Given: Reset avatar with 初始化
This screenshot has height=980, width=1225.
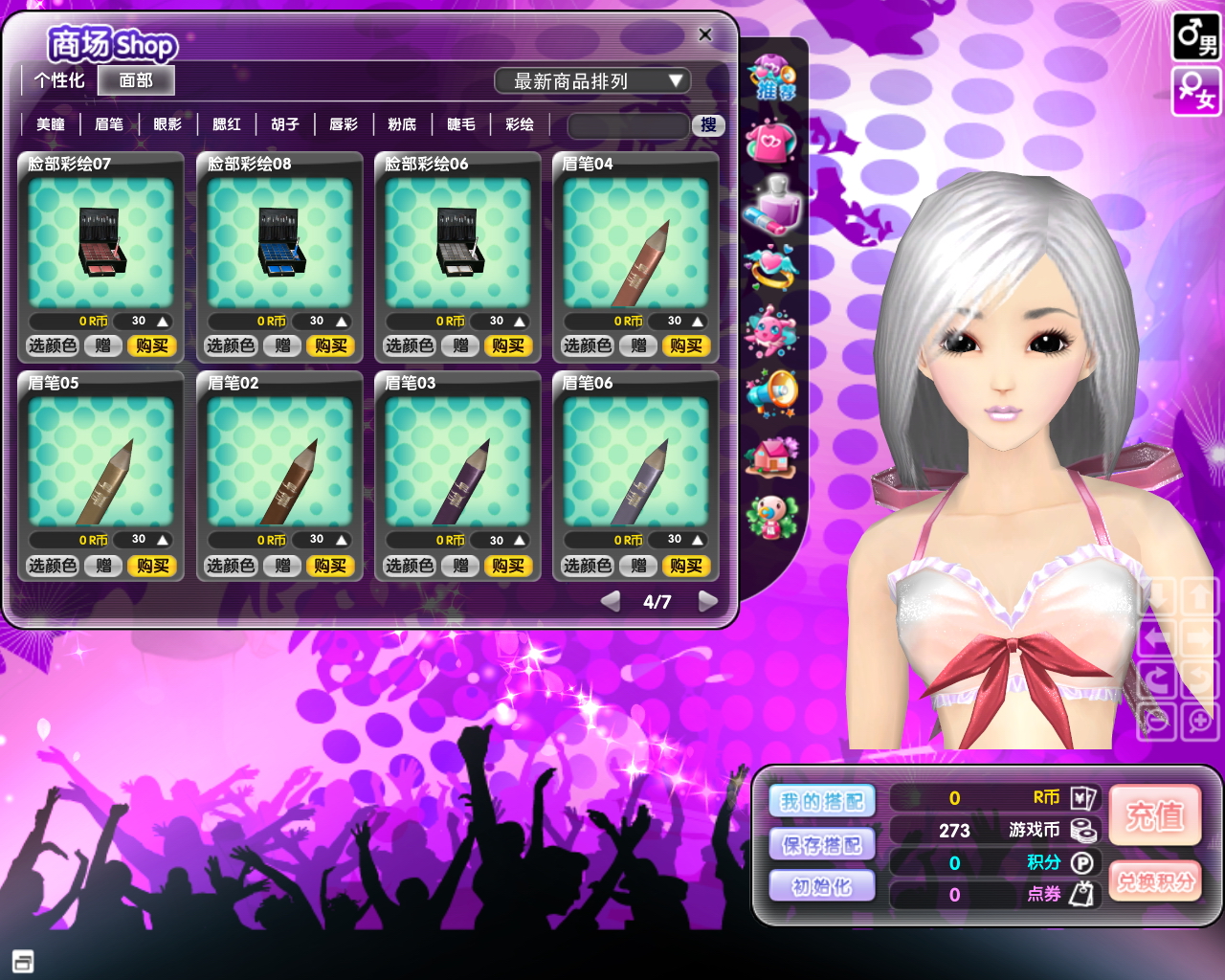Looking at the screenshot, I should (x=822, y=886).
